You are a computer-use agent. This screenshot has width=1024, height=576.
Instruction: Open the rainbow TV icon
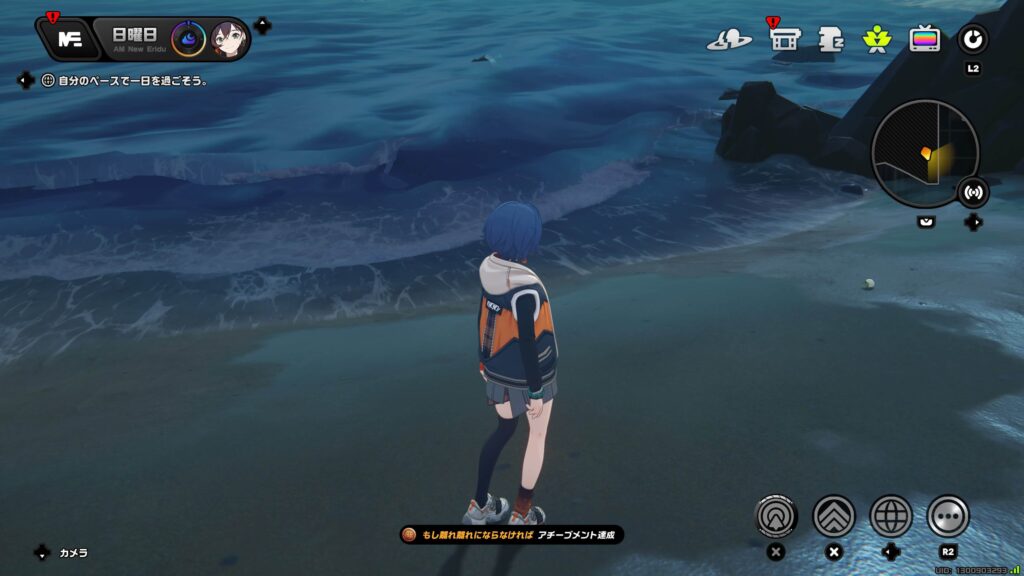(x=924, y=39)
